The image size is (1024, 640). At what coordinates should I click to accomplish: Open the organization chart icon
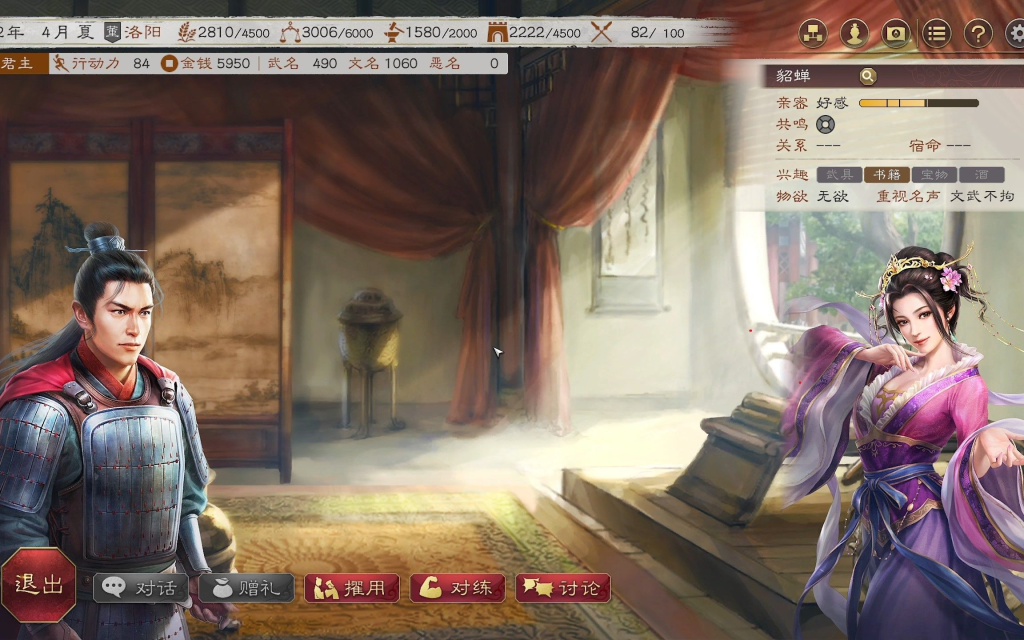tap(812, 33)
